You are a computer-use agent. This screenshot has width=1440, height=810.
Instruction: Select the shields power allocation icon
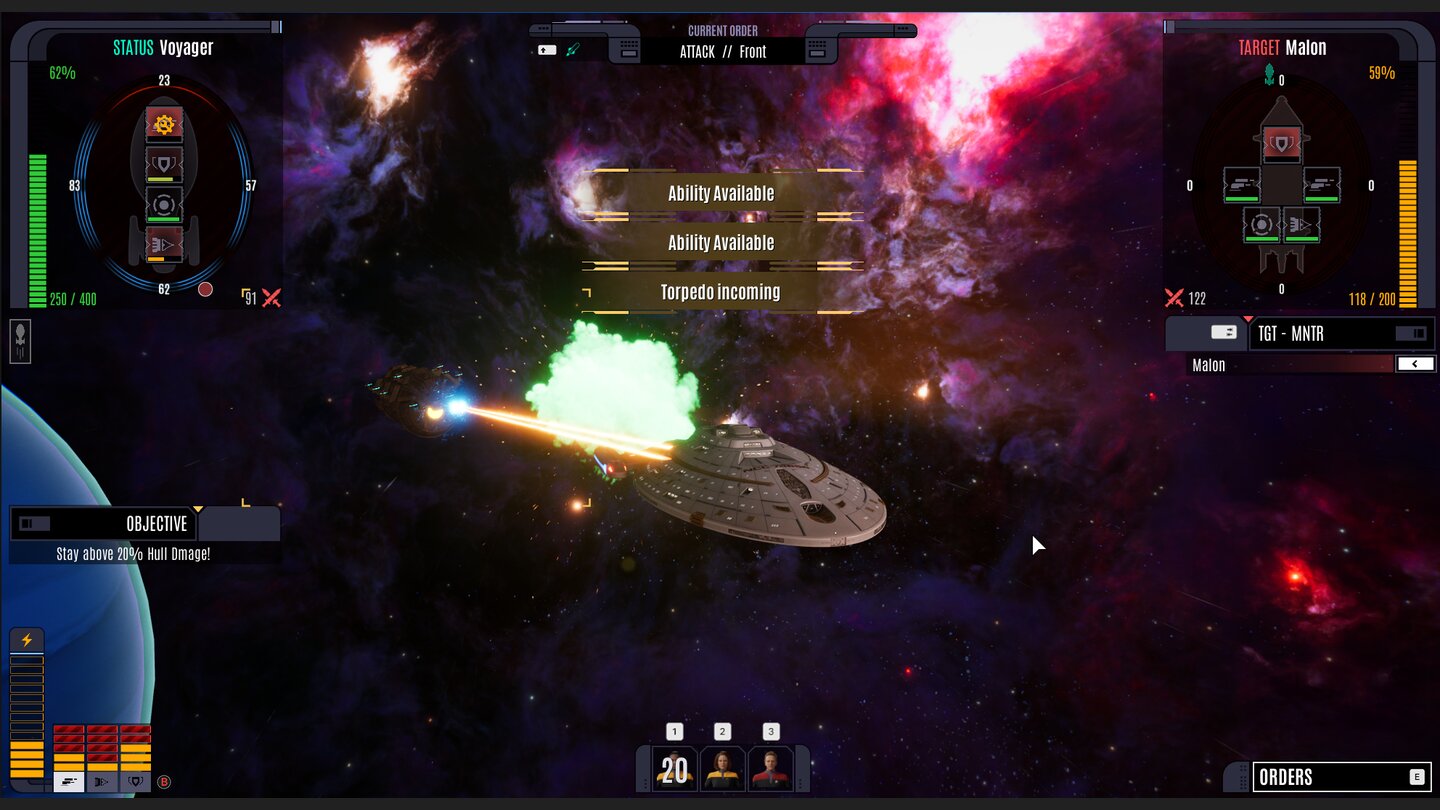(135, 782)
